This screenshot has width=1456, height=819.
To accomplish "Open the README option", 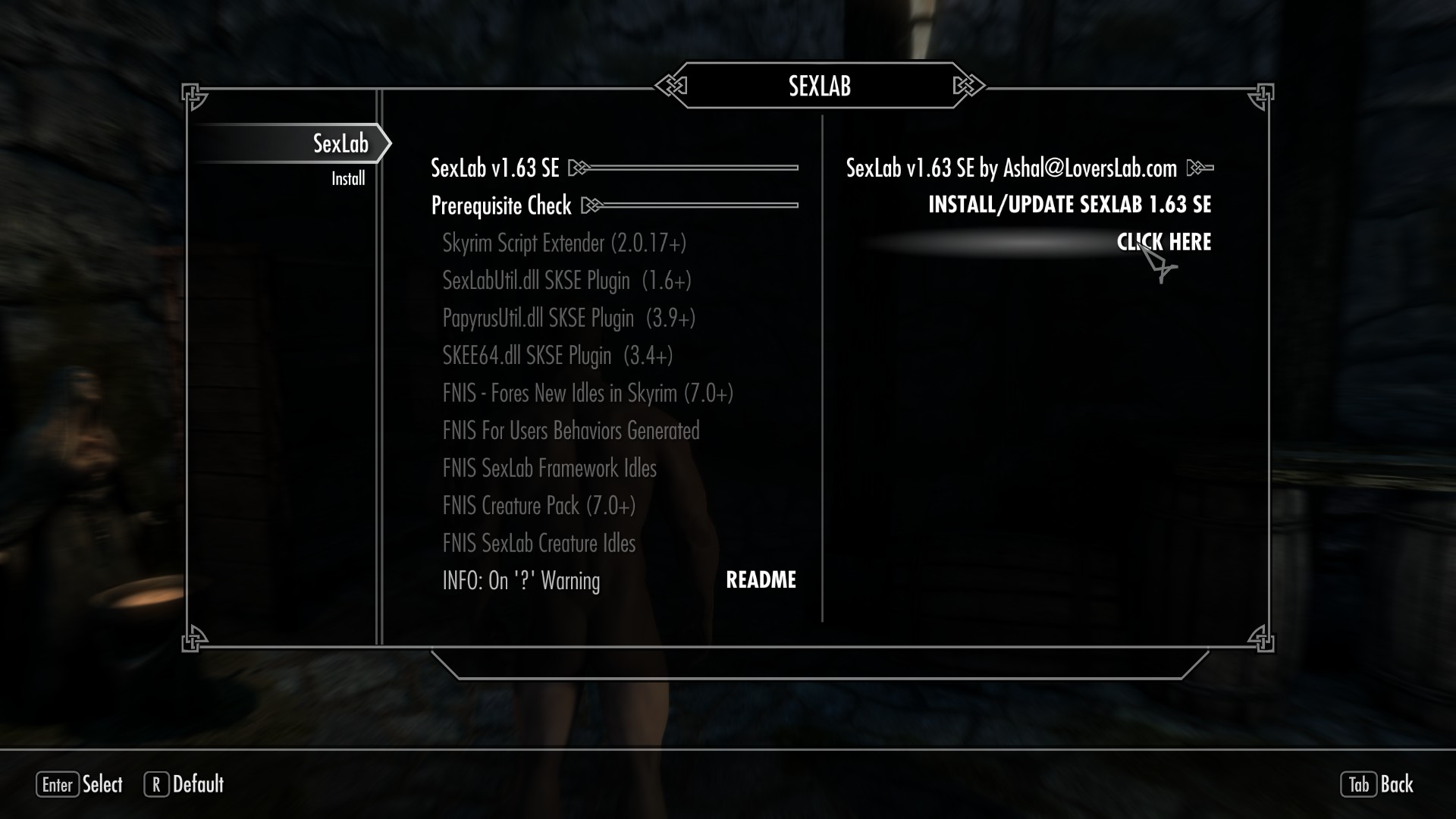I will [761, 580].
